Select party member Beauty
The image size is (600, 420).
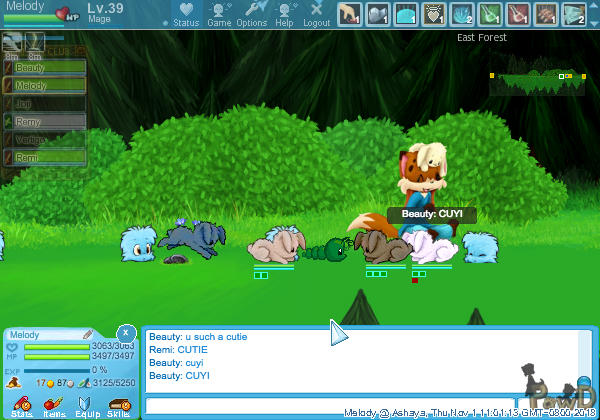coord(35,67)
